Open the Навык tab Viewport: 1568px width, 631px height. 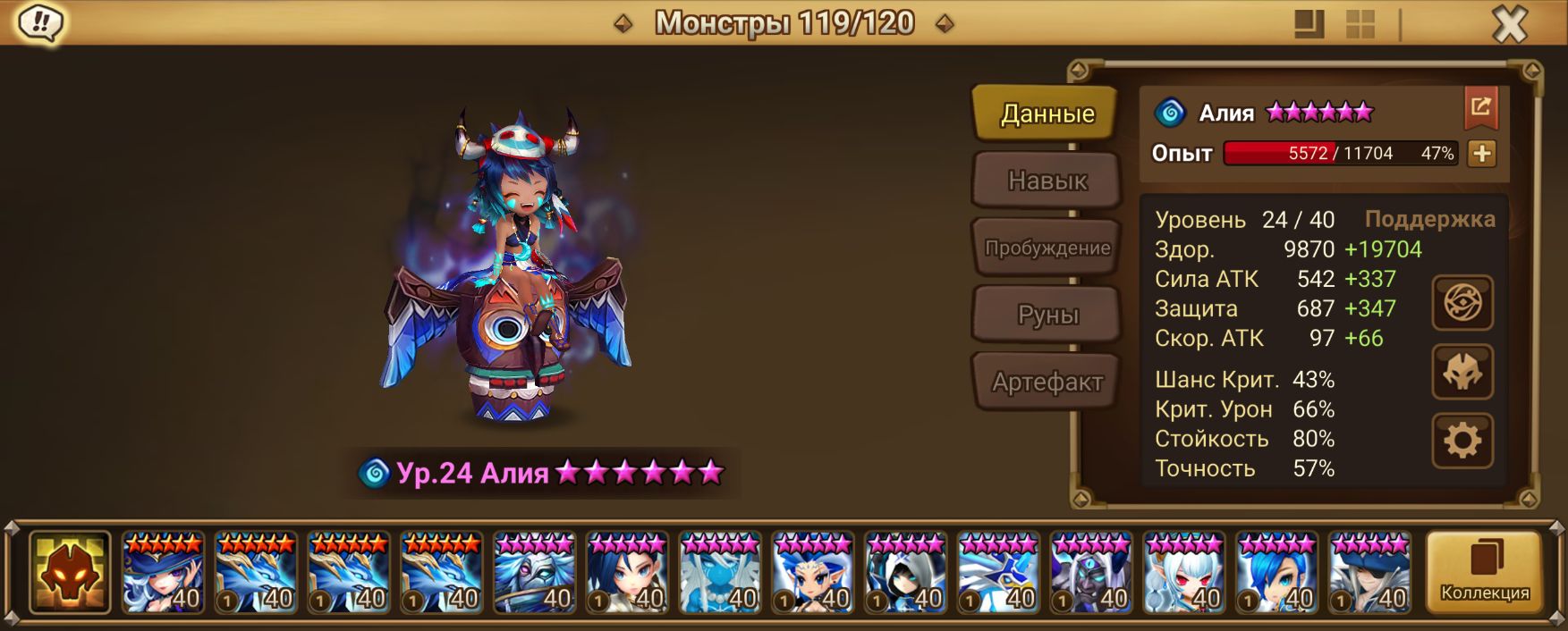[x=1047, y=181]
